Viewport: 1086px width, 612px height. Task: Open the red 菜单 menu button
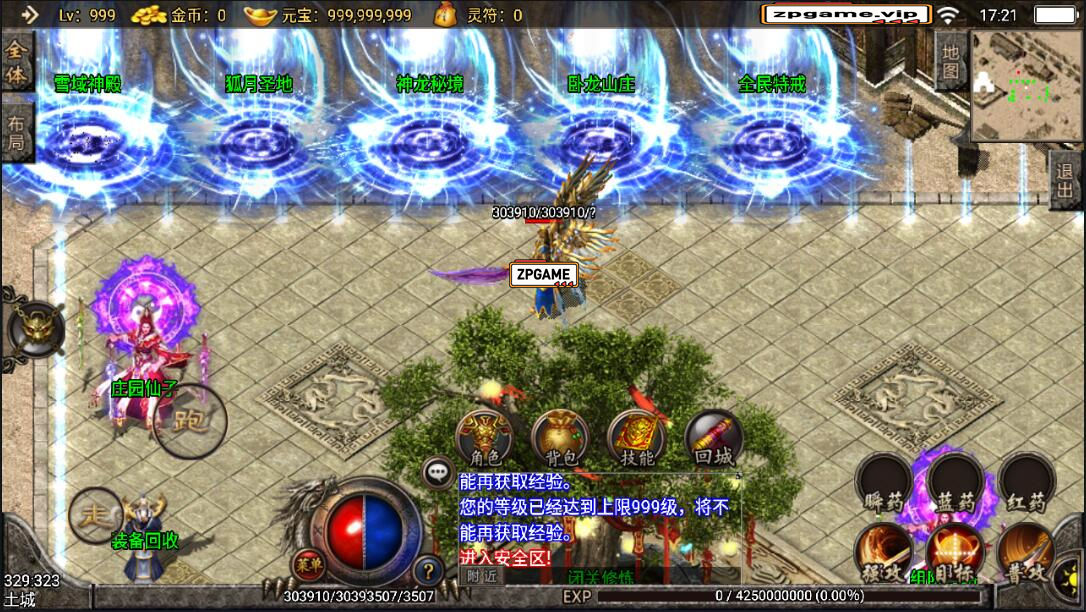pyautogui.click(x=307, y=565)
